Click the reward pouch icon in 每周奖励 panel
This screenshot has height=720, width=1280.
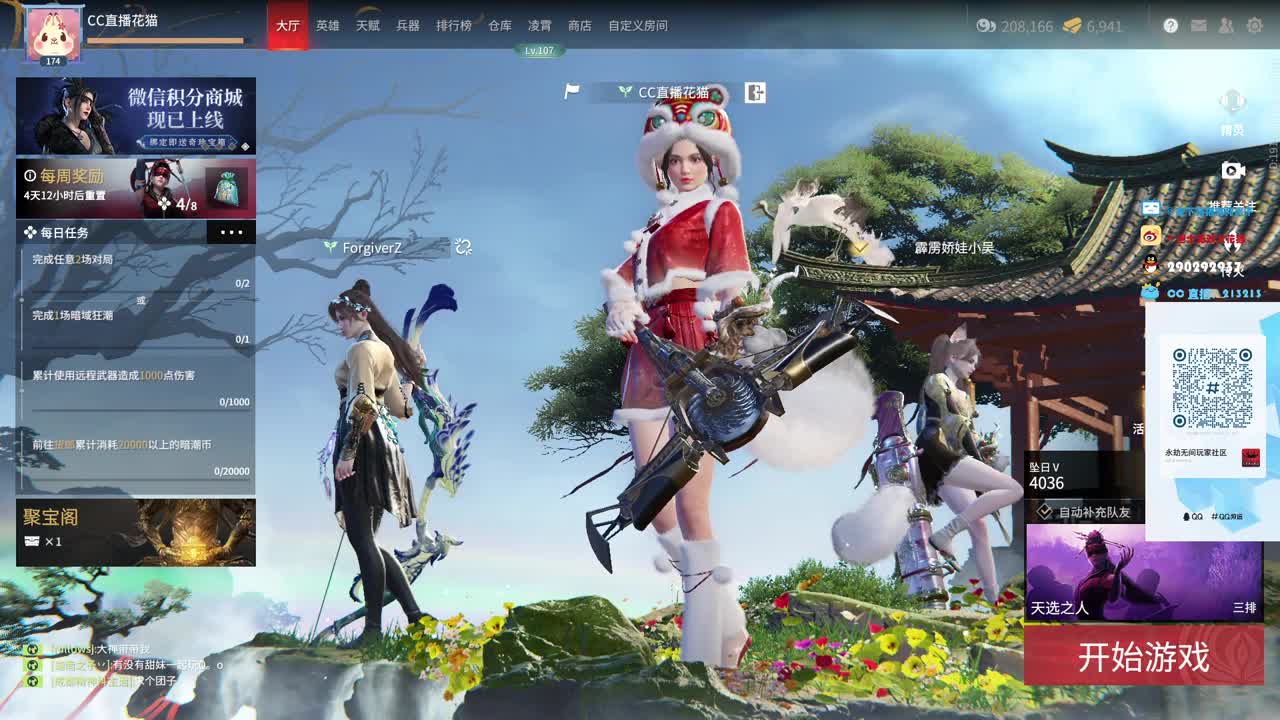(x=224, y=186)
